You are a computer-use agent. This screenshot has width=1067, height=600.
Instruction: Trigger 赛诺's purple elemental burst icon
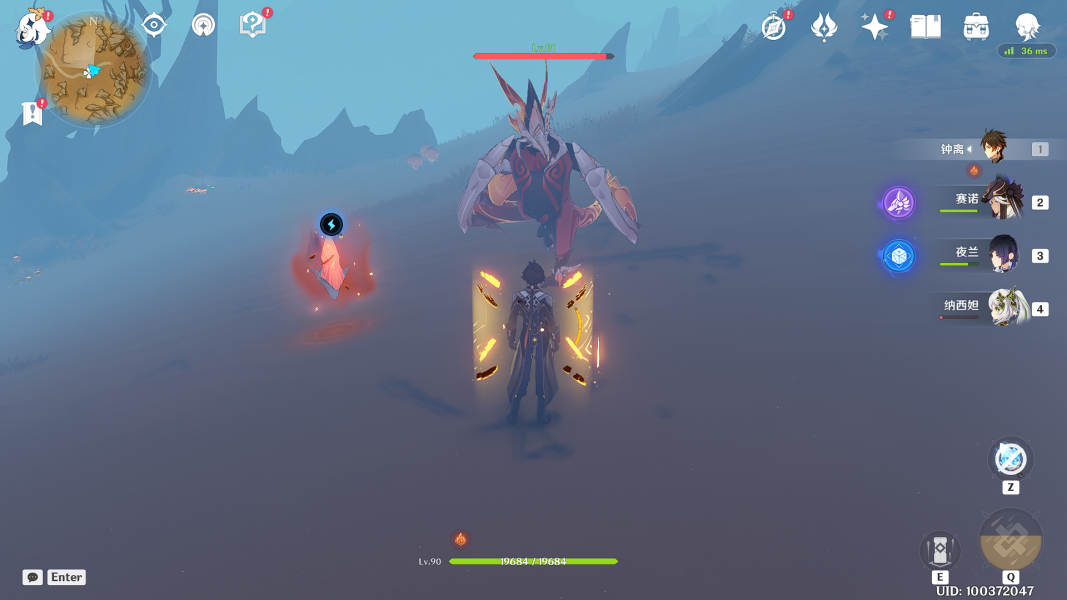(898, 202)
